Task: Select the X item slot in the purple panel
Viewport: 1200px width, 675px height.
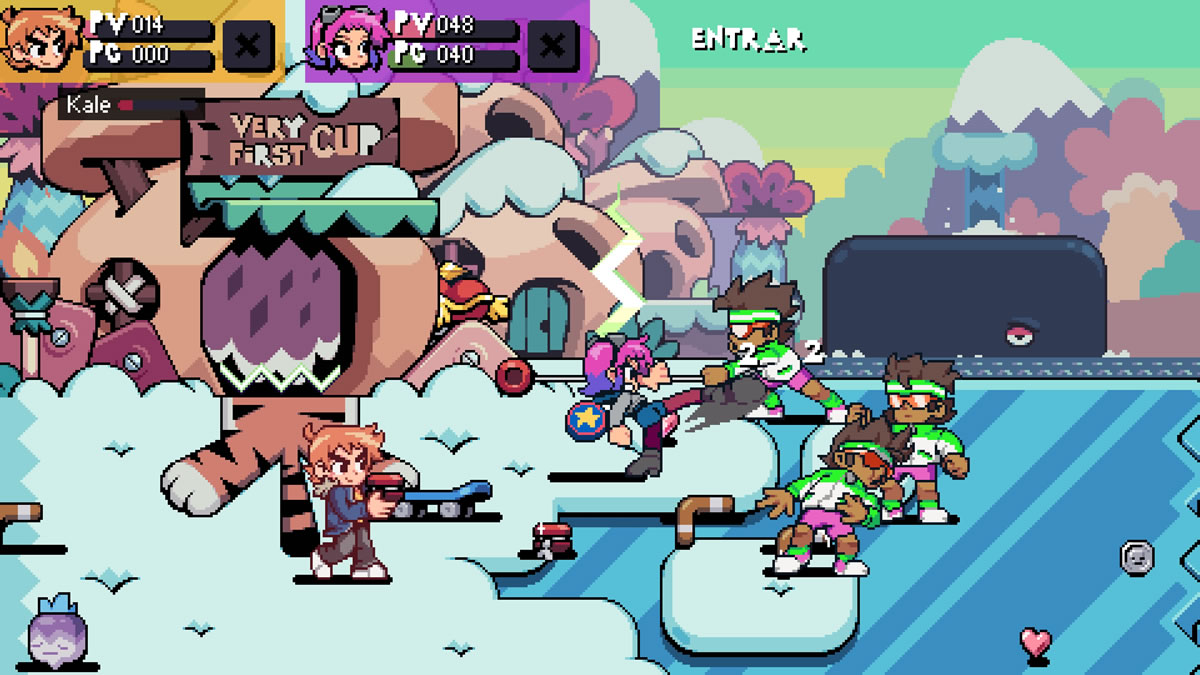Action: (552, 45)
